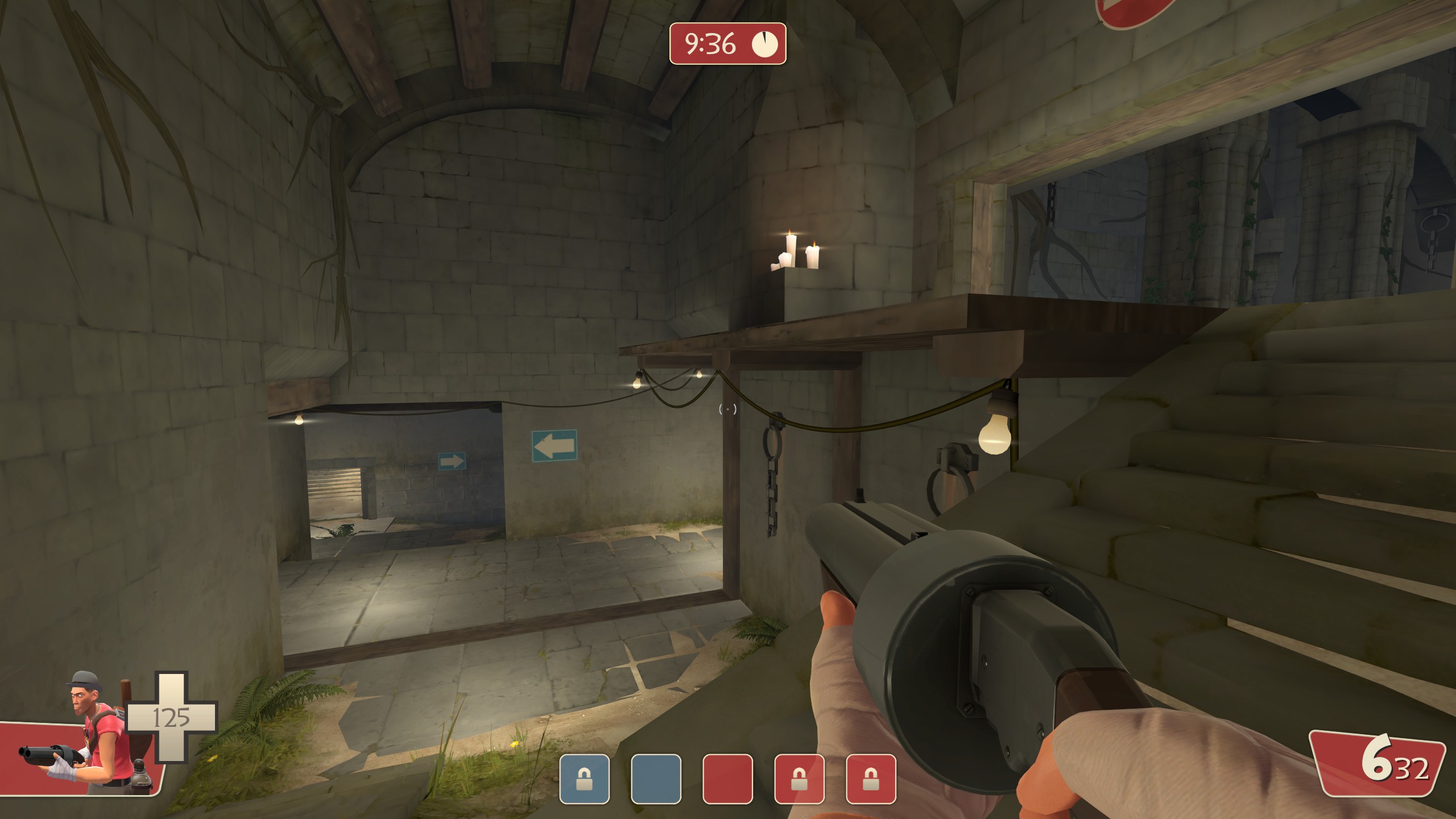
Task: Select the unlocked blue control point icon
Action: [656, 779]
